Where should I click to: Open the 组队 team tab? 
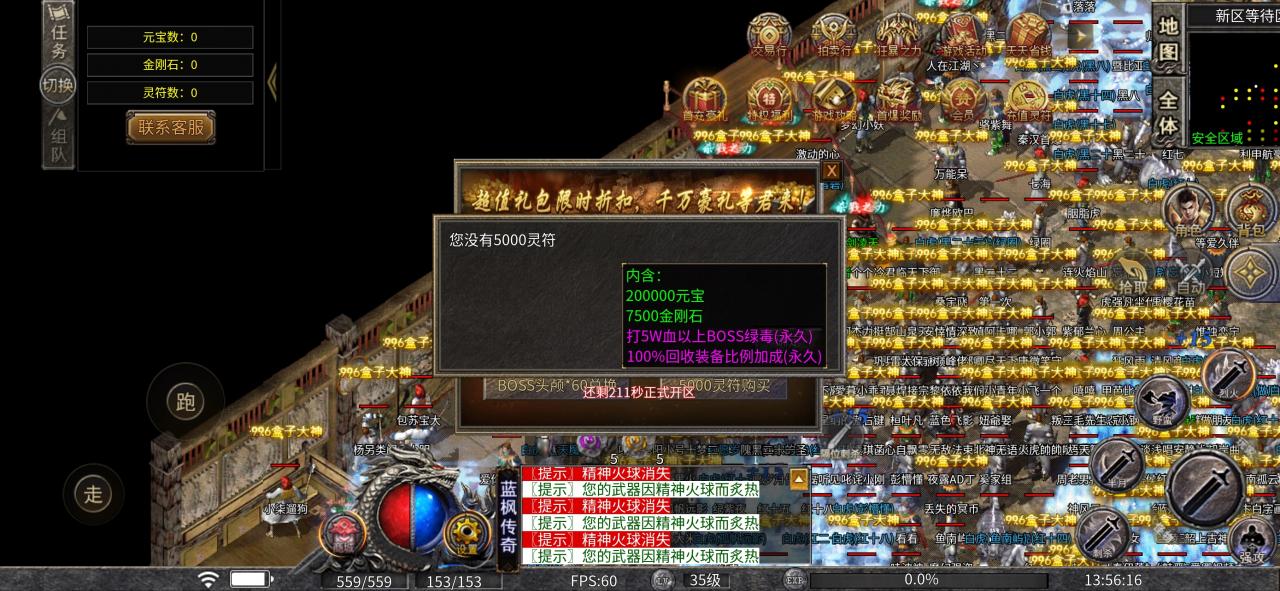(59, 138)
